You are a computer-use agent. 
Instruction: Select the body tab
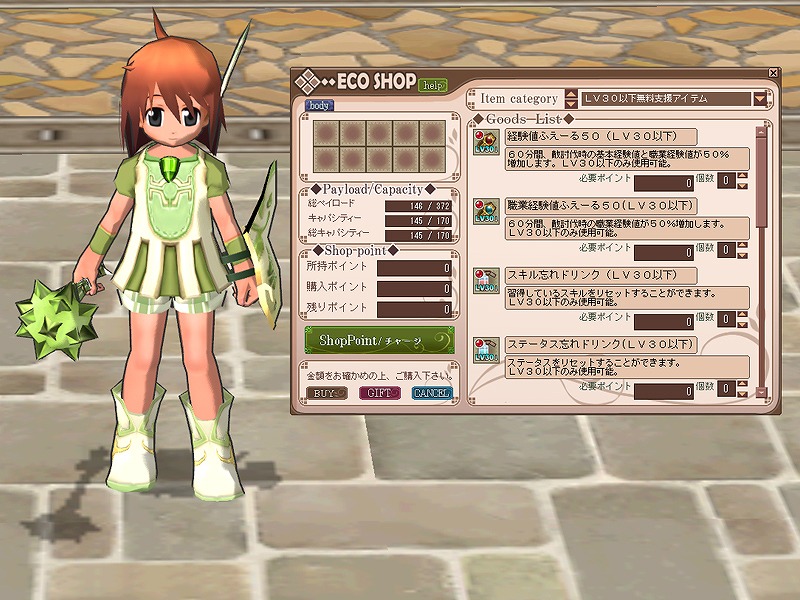tap(320, 105)
